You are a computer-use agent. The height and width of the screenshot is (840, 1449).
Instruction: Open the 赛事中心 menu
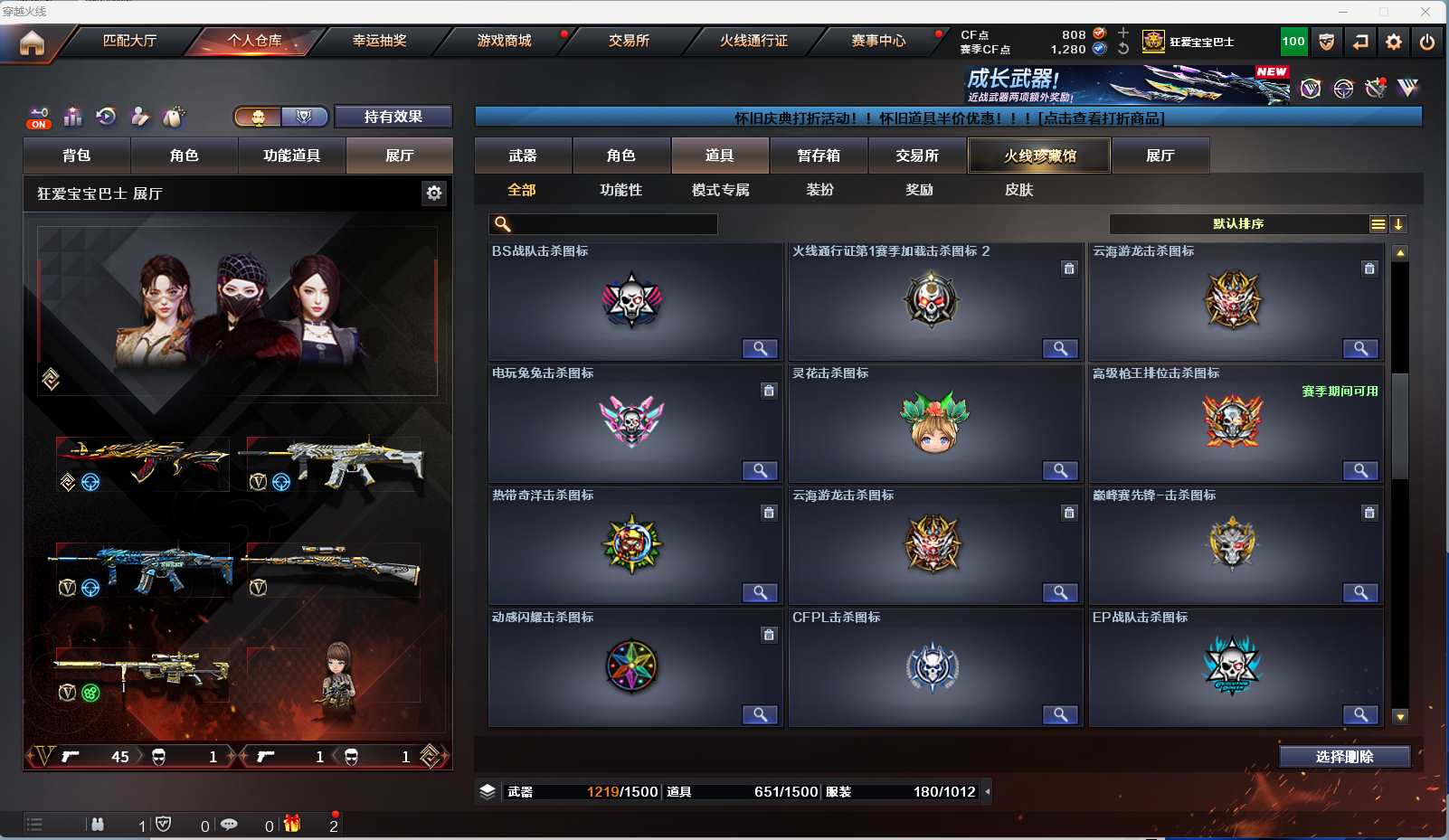pos(877,41)
